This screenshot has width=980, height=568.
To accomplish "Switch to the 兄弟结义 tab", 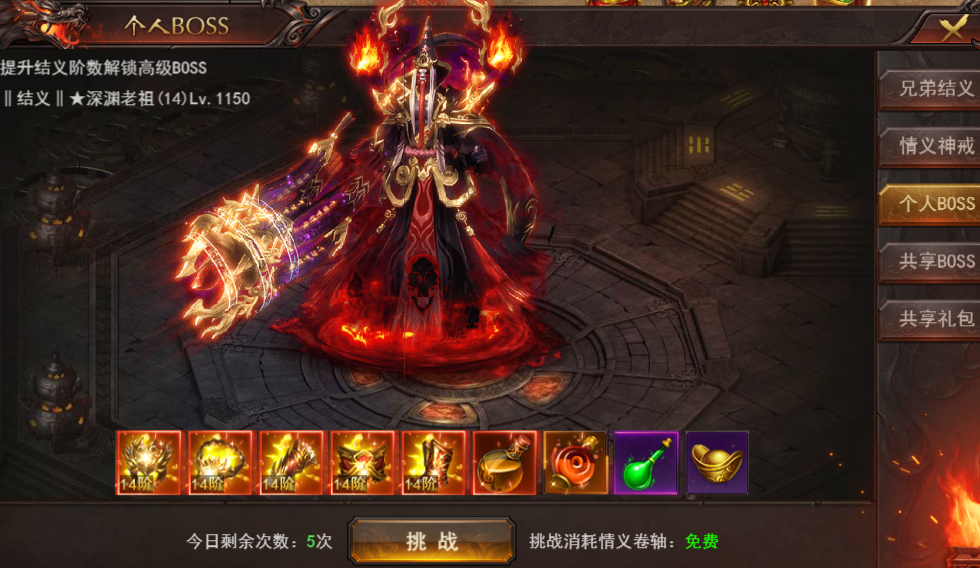I will click(931, 89).
